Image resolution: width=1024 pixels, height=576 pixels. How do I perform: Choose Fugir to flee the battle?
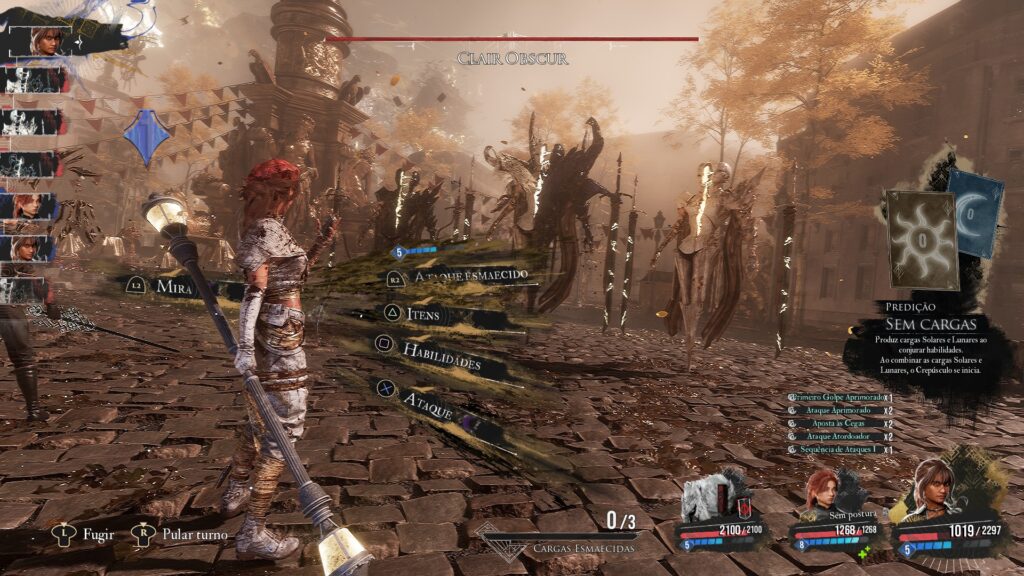point(98,534)
